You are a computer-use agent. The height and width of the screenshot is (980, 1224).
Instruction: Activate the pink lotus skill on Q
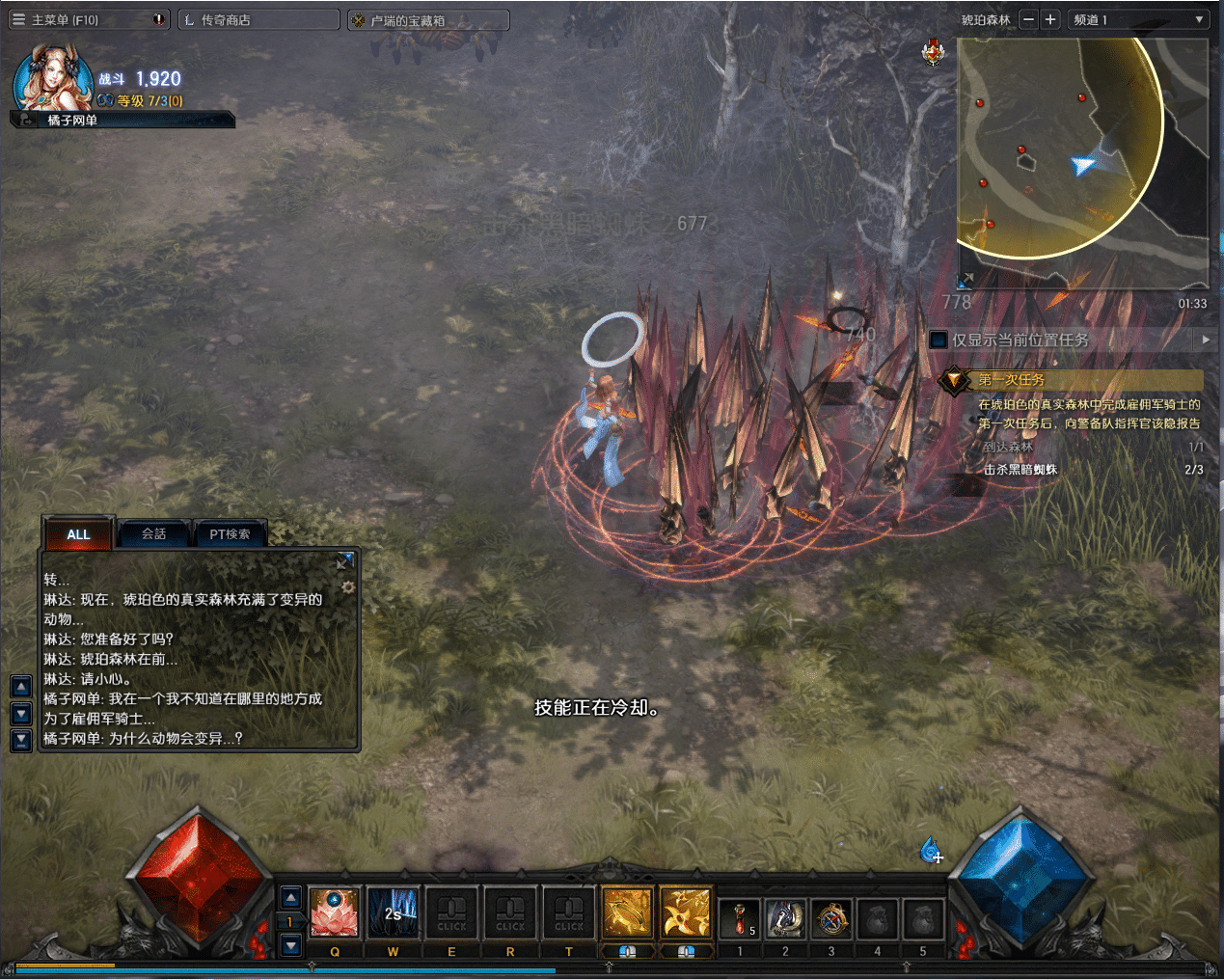(334, 912)
